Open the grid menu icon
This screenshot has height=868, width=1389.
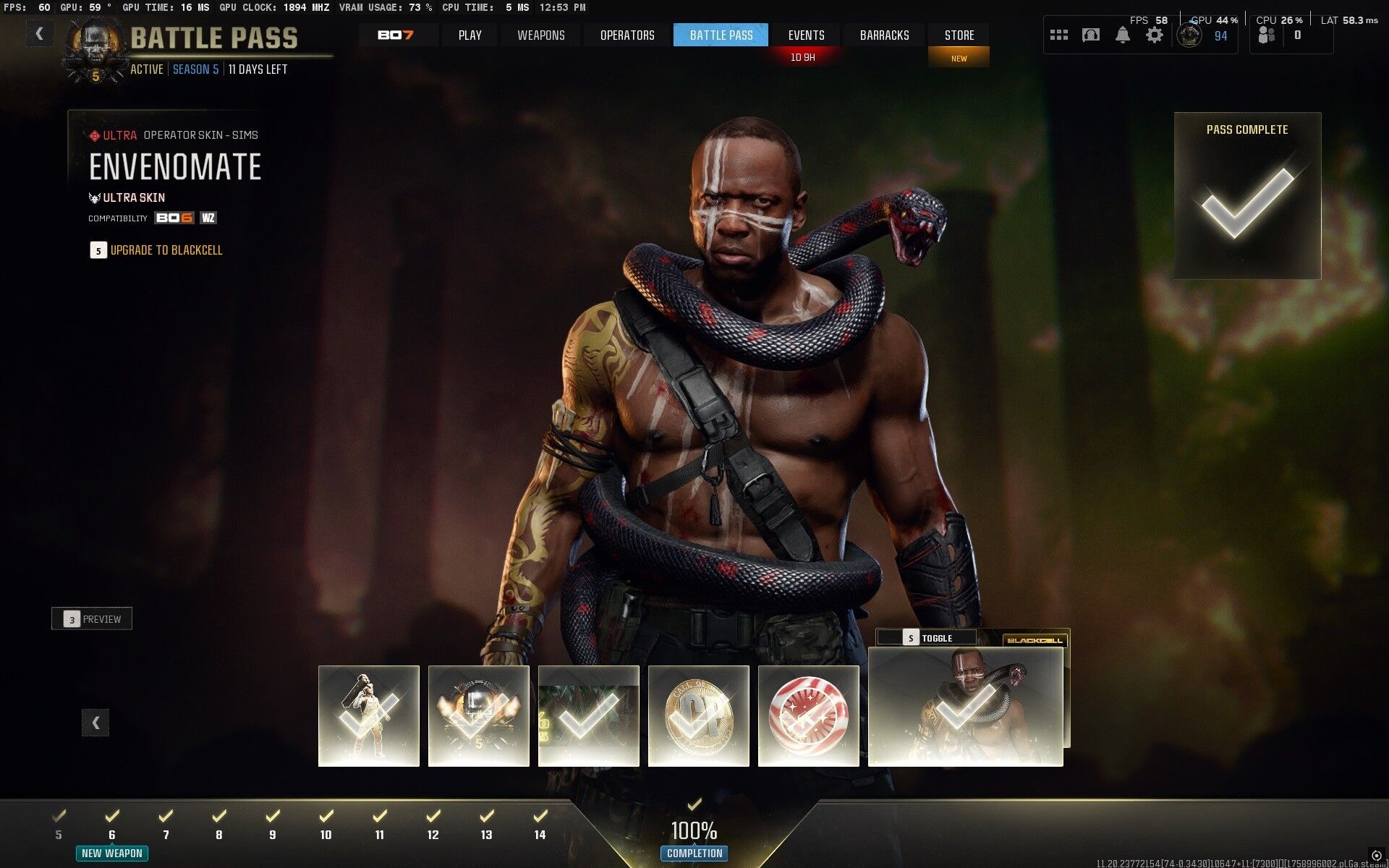(x=1059, y=35)
